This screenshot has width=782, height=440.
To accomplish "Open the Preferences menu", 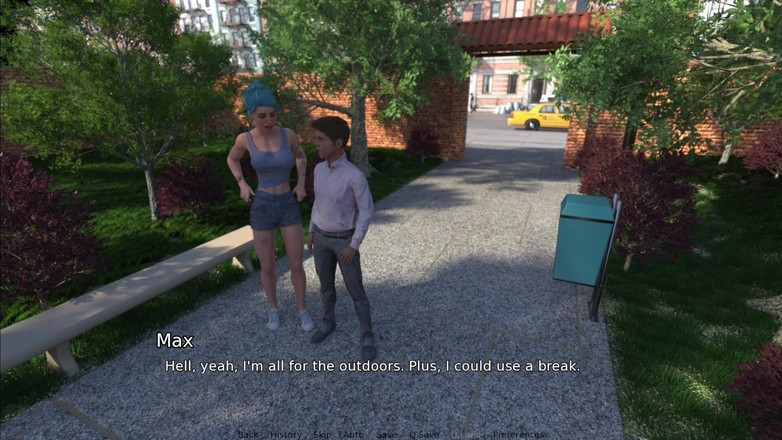I will coord(519,435).
